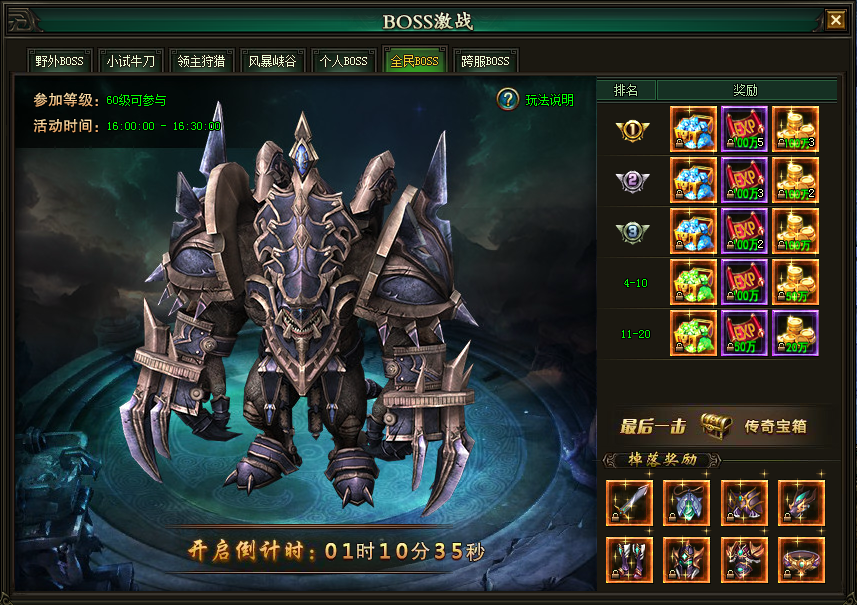Close the BOSS激战 window
This screenshot has height=605, width=857.
click(835, 19)
